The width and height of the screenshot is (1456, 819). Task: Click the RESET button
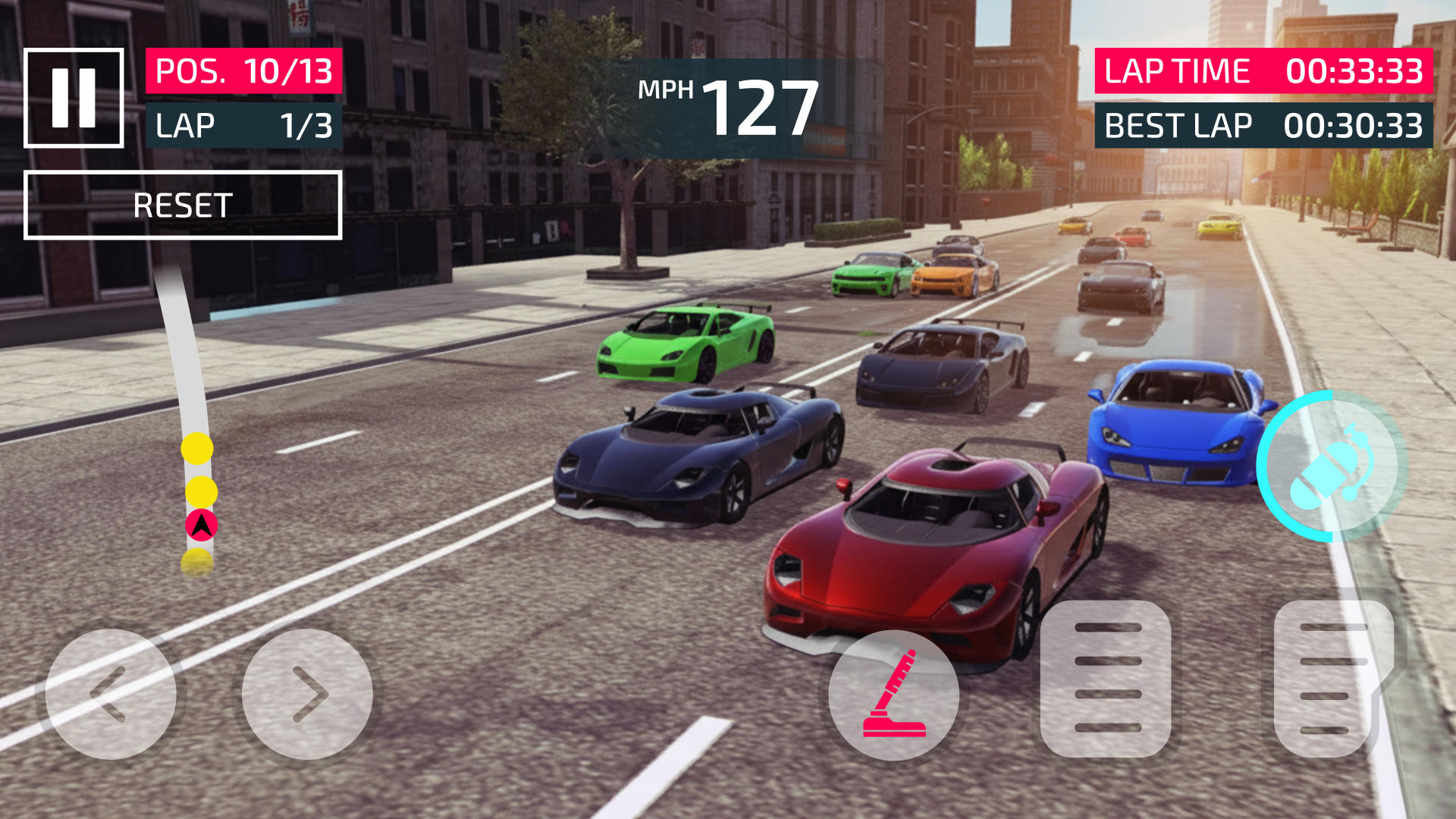point(183,206)
